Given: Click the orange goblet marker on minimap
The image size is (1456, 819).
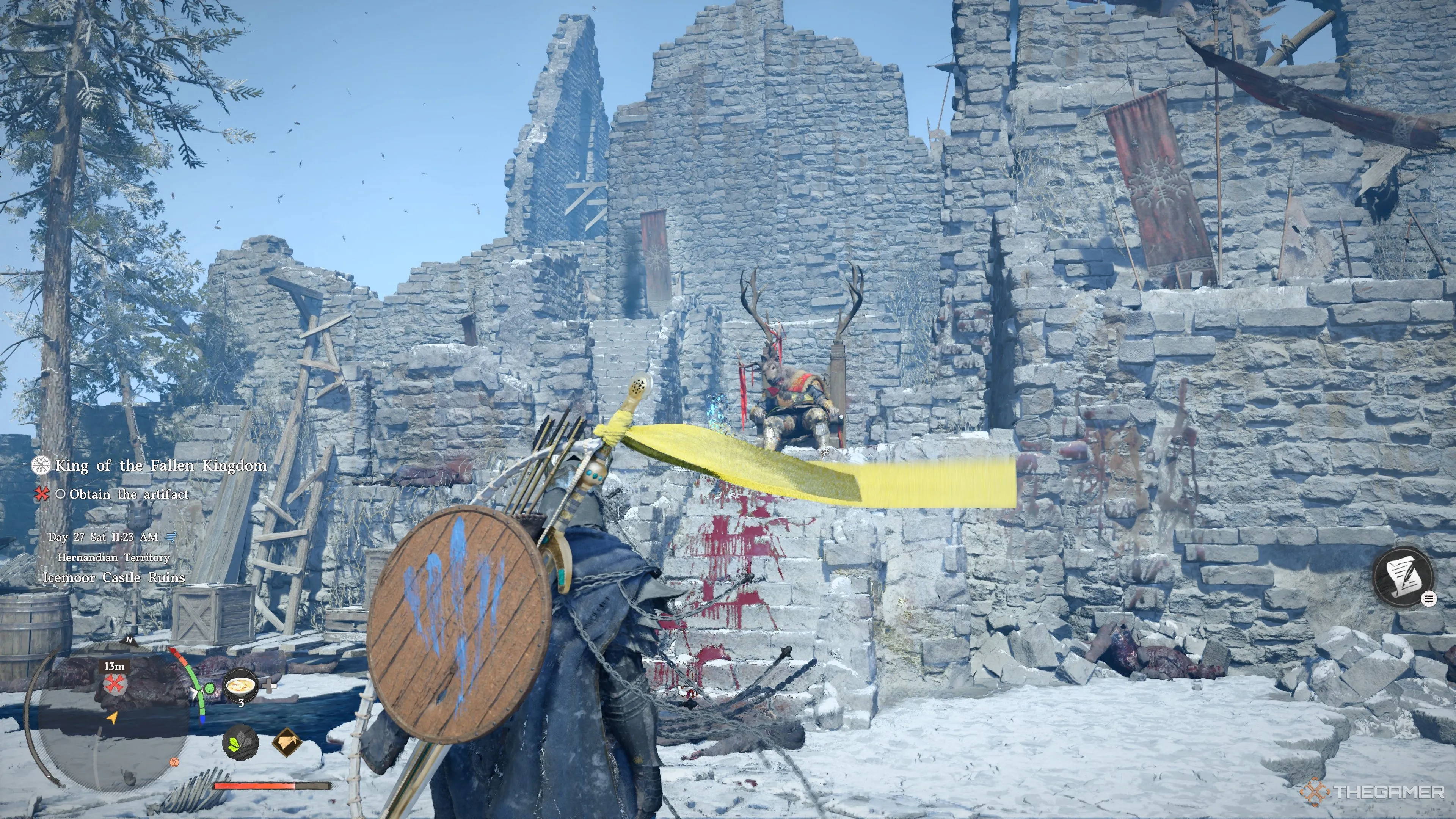Looking at the screenshot, I should coord(174,763).
